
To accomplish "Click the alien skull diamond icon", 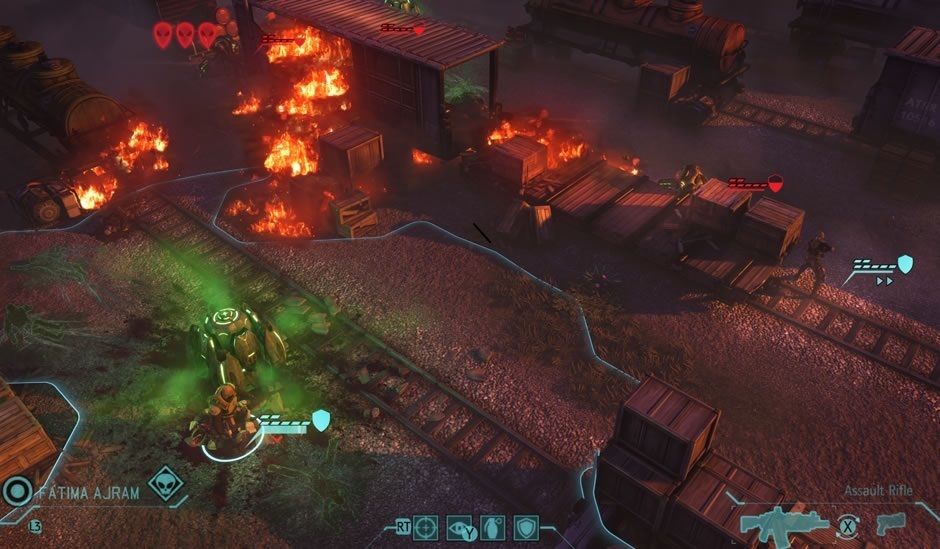I will (166, 485).
